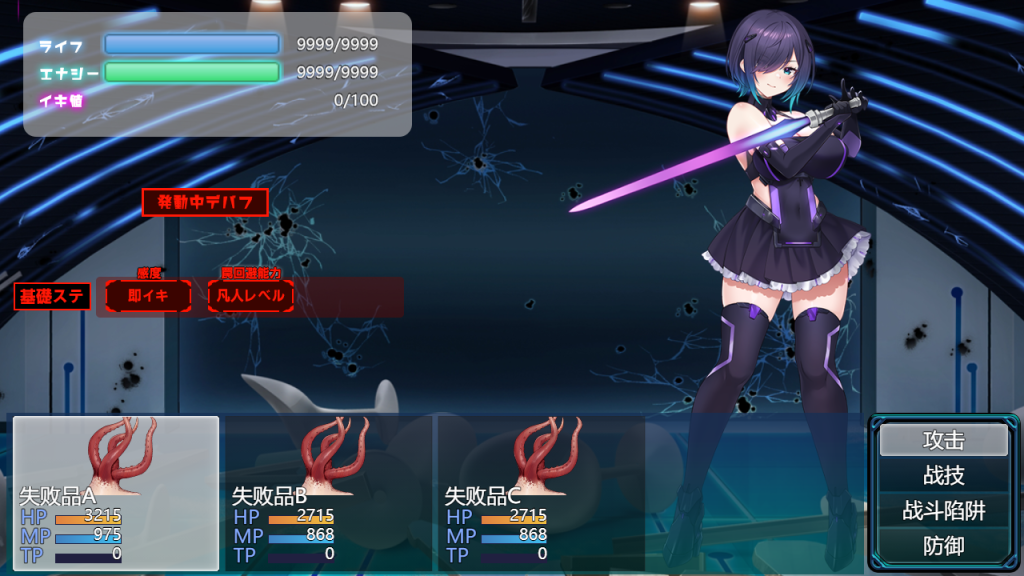Viewport: 1024px width, 576px height.
Task: Open the 战技 skills command
Action: pos(943,476)
